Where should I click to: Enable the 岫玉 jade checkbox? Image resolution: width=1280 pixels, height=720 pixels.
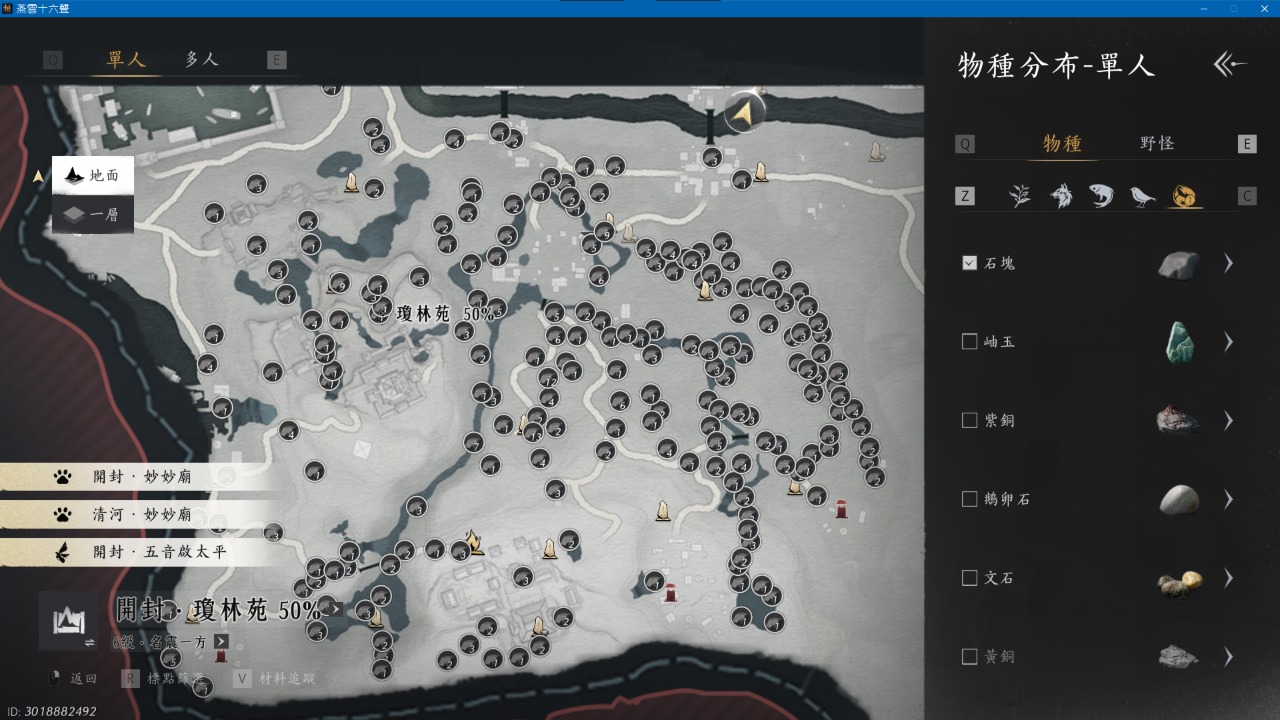(x=969, y=342)
